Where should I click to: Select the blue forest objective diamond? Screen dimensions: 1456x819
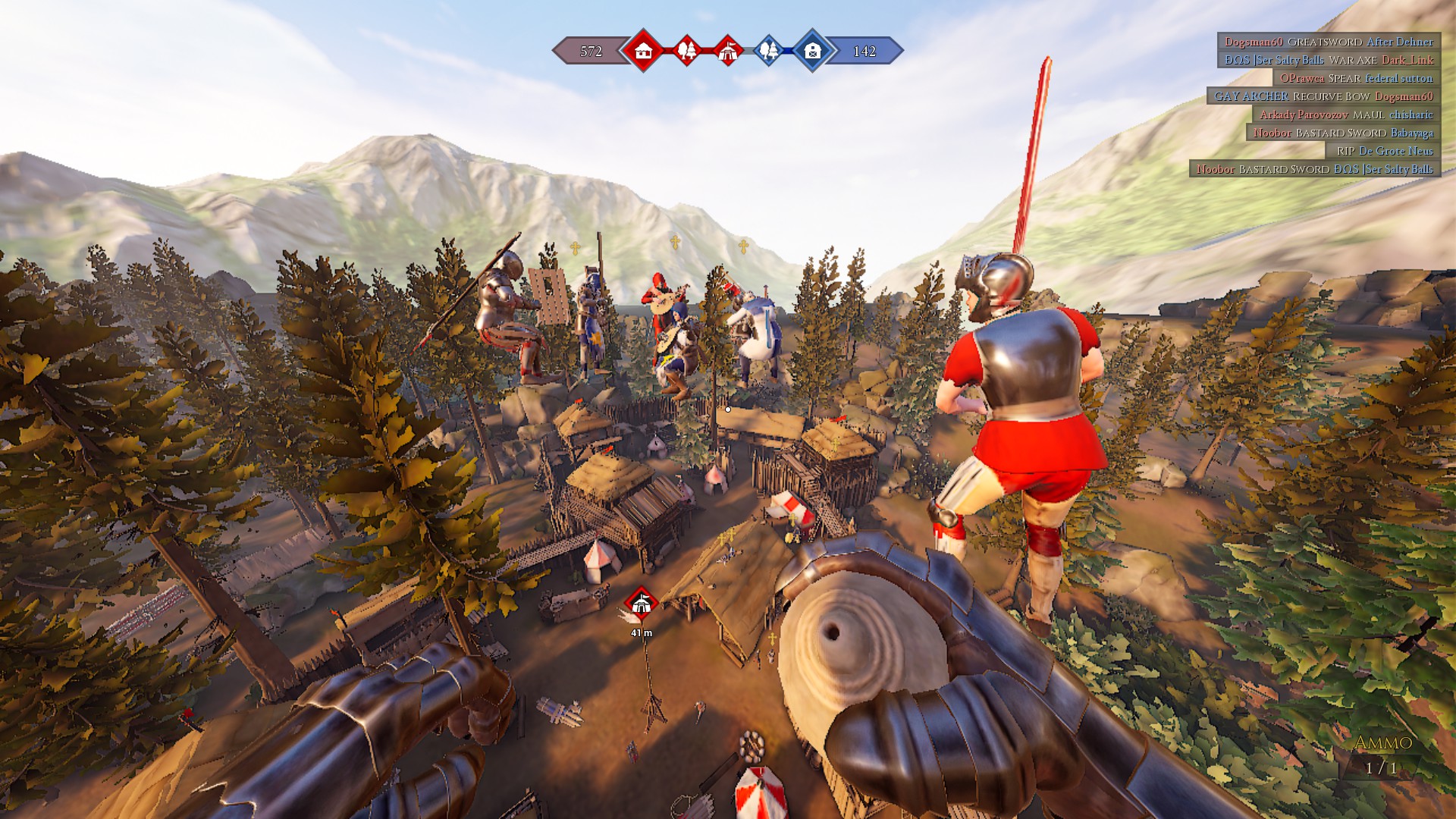[x=769, y=51]
